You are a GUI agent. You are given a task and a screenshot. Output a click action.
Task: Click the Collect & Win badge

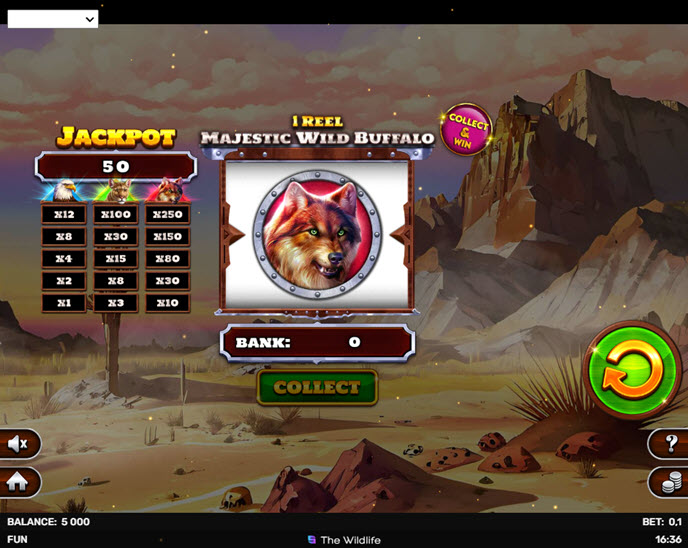point(467,130)
